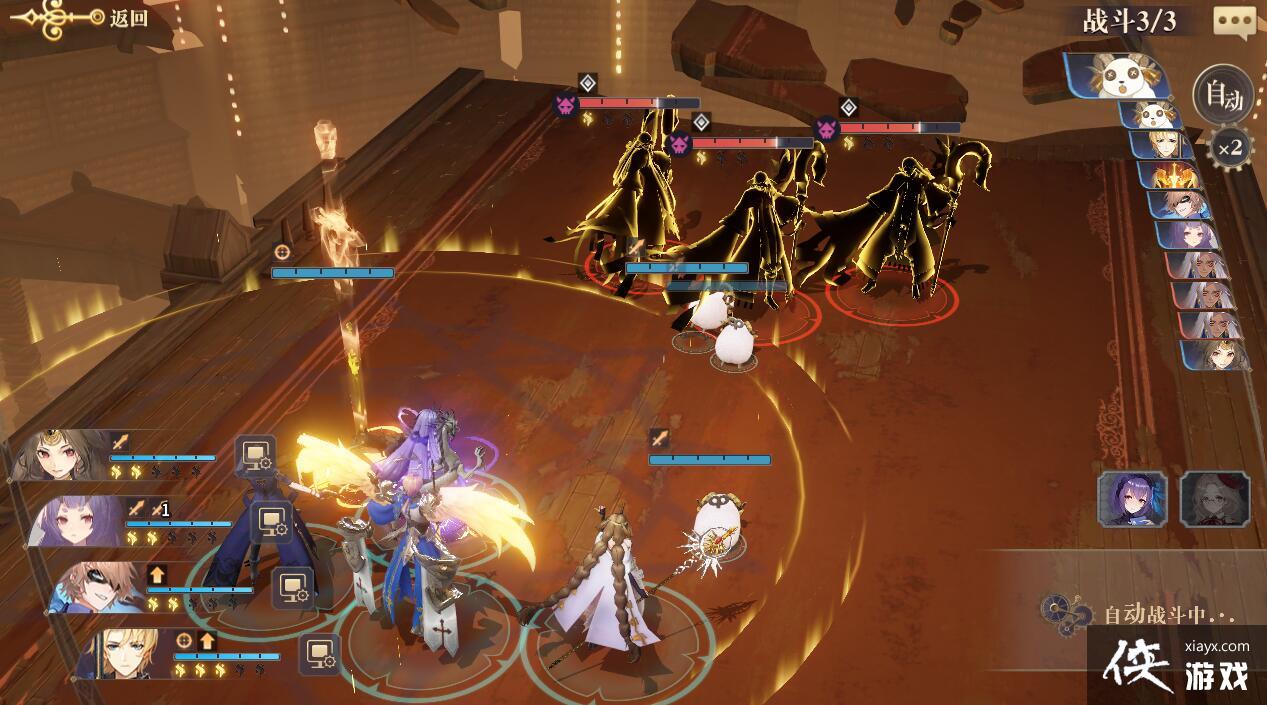Open auto settings beside the blonde boy
The width and height of the screenshot is (1267, 705).
tap(320, 654)
